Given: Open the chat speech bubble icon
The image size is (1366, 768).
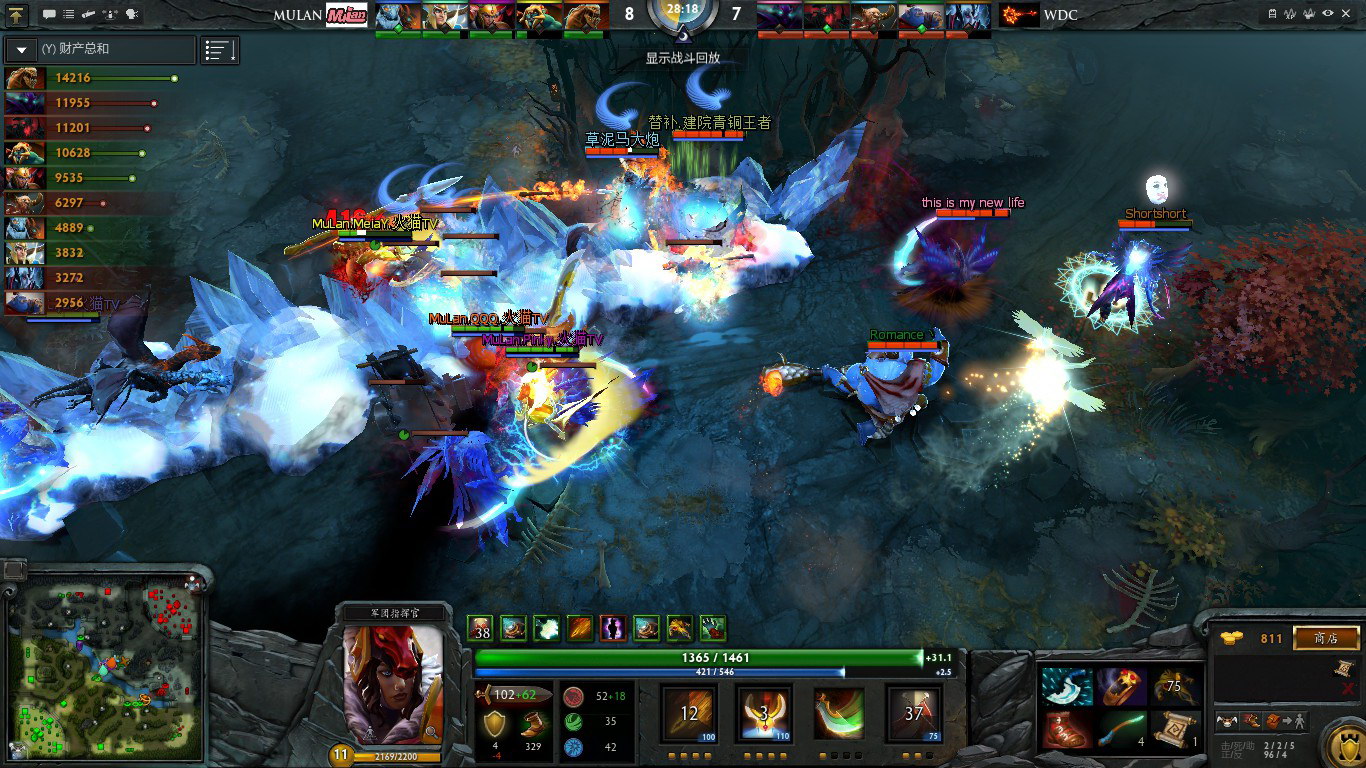Looking at the screenshot, I should point(49,14).
